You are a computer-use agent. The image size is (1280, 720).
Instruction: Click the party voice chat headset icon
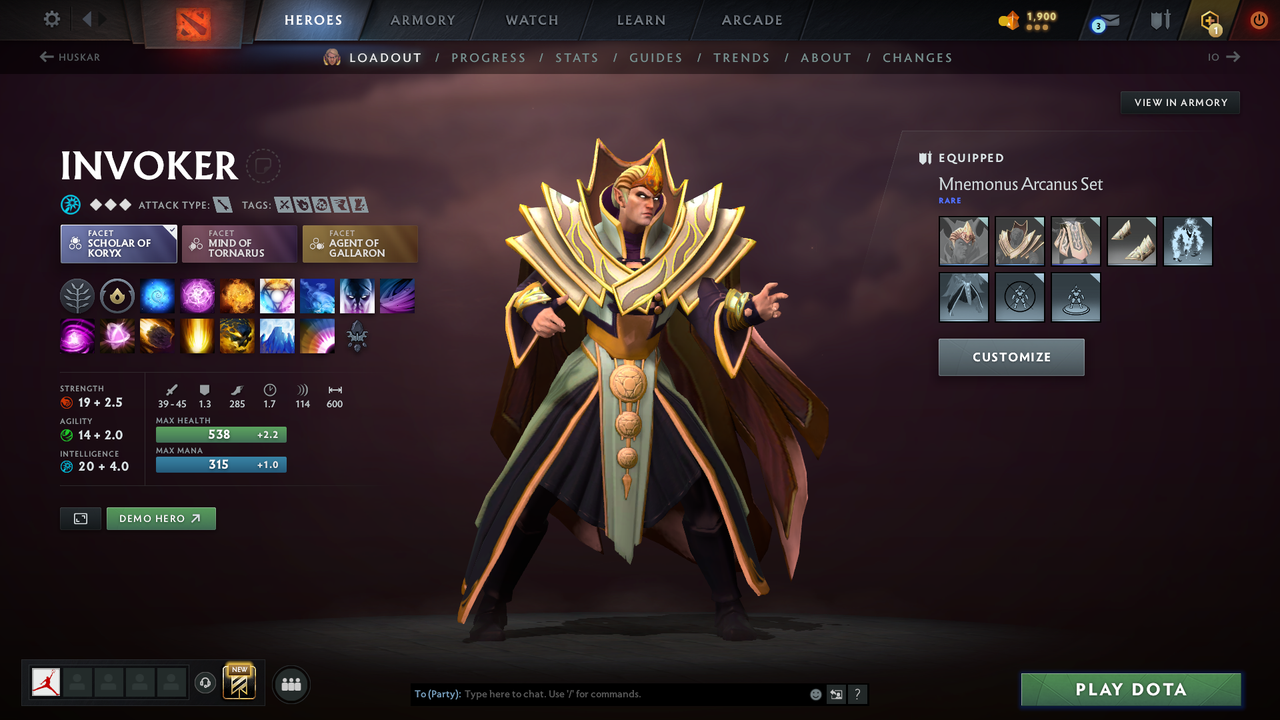(206, 683)
